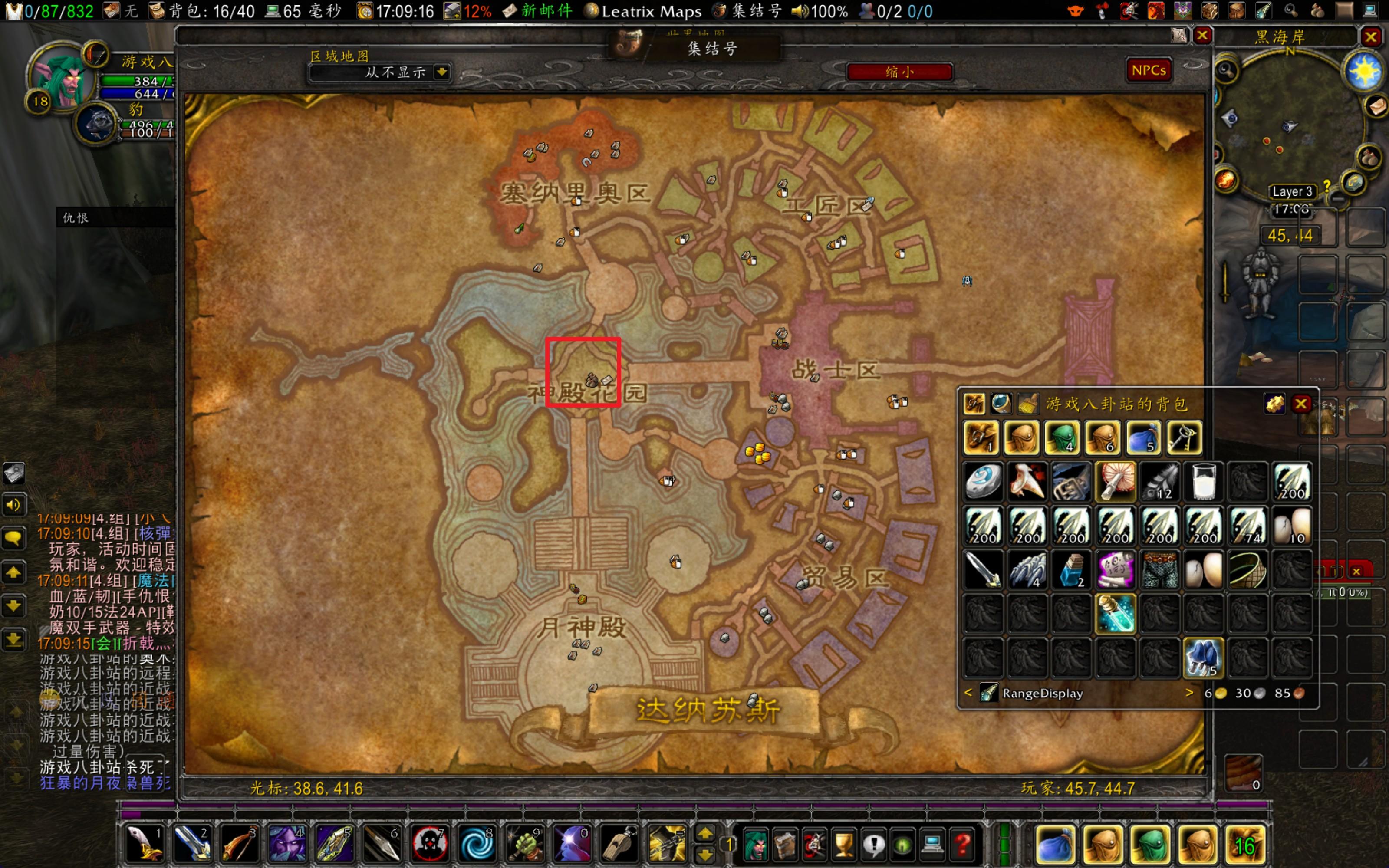Open the red question mark help menu
This screenshot has height=868, width=1389.
pyautogui.click(x=963, y=845)
